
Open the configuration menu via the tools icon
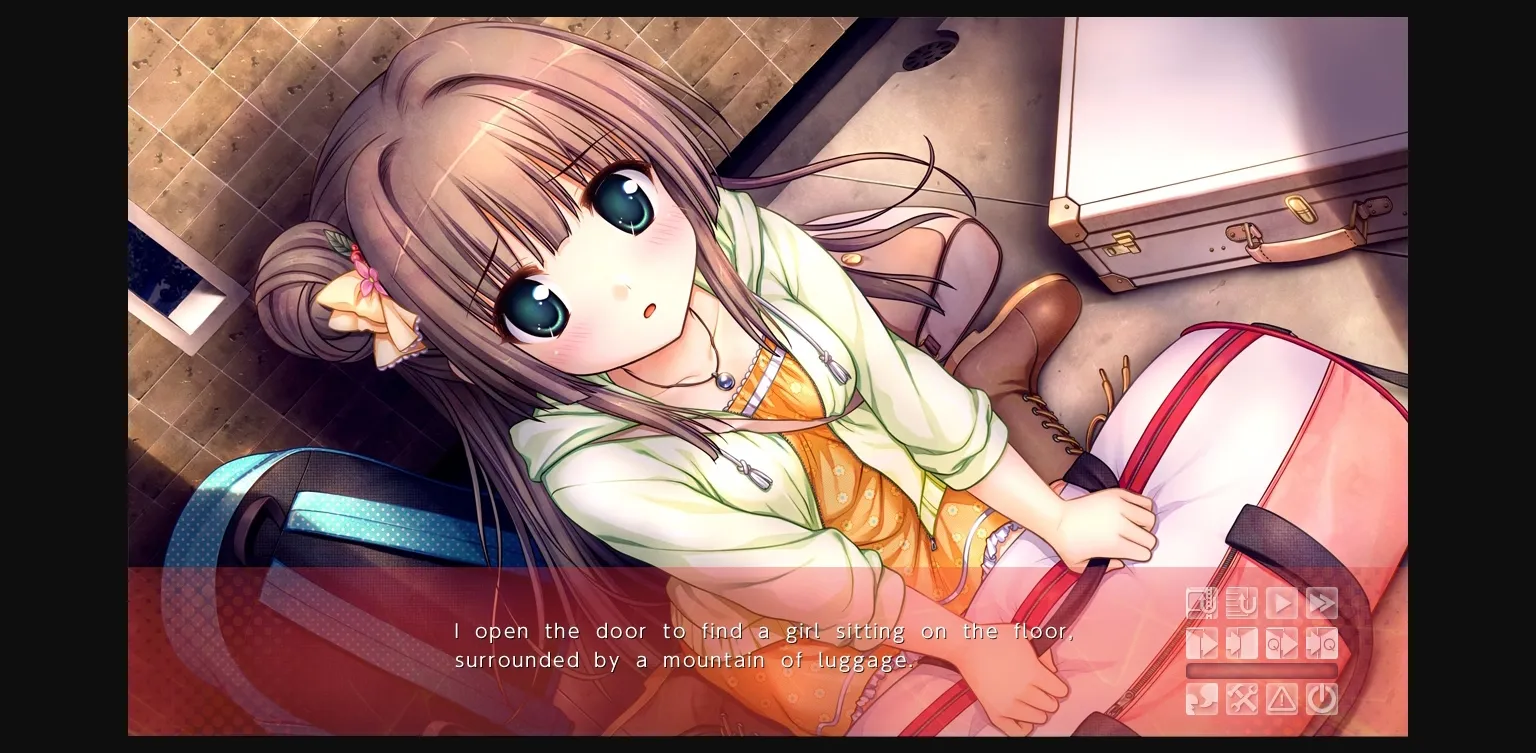coord(1241,698)
